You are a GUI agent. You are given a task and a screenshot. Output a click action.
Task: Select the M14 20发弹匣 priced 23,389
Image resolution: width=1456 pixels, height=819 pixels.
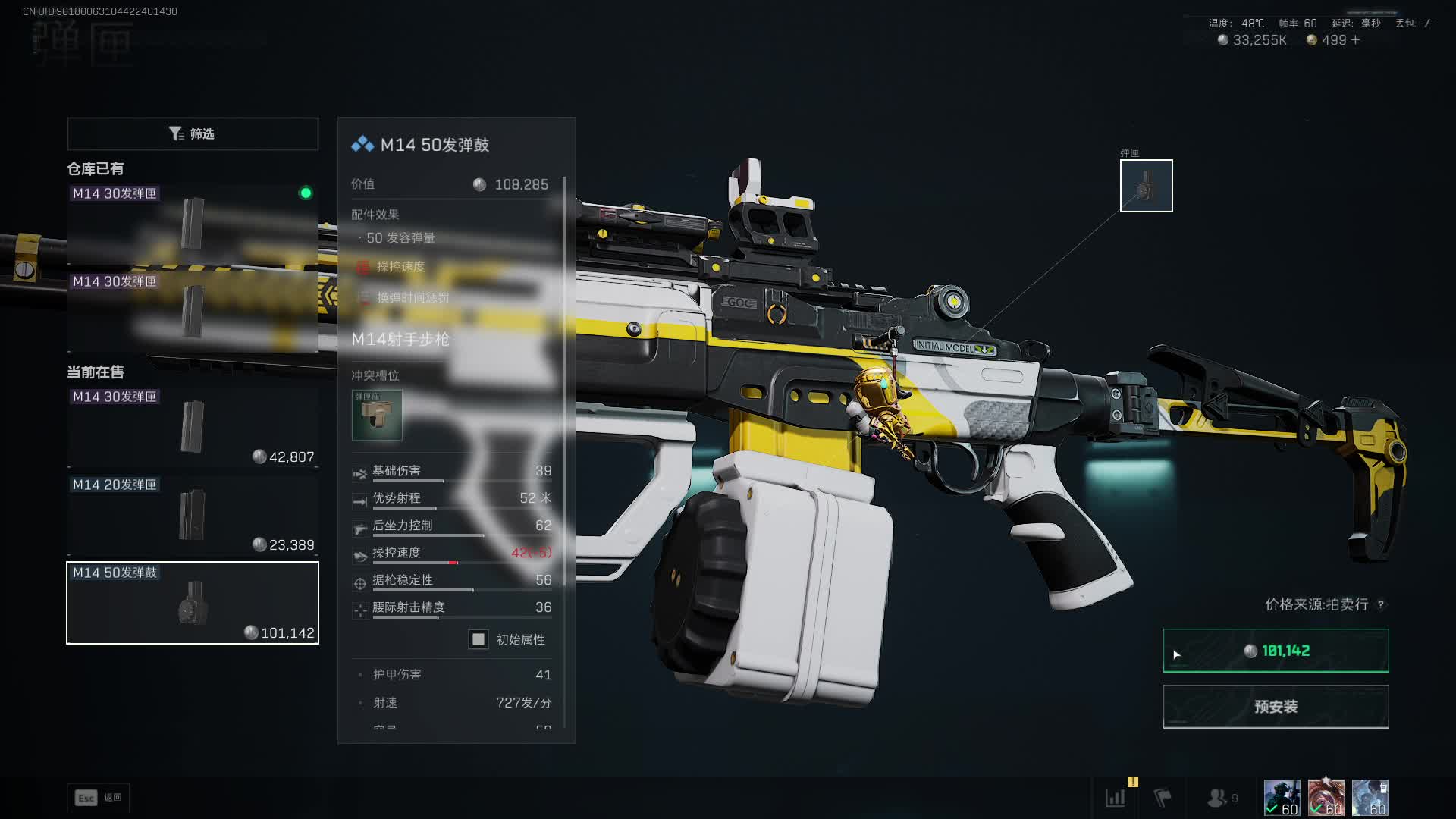coord(193,515)
